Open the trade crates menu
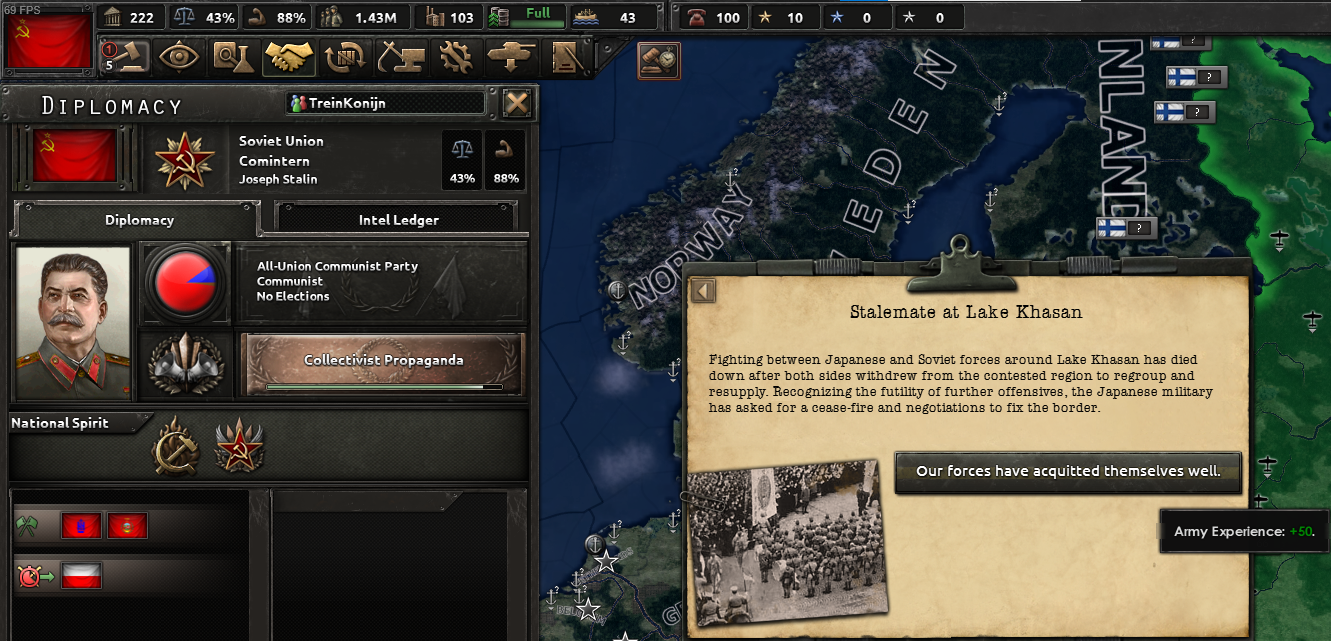The width and height of the screenshot is (1331, 641). pos(346,56)
